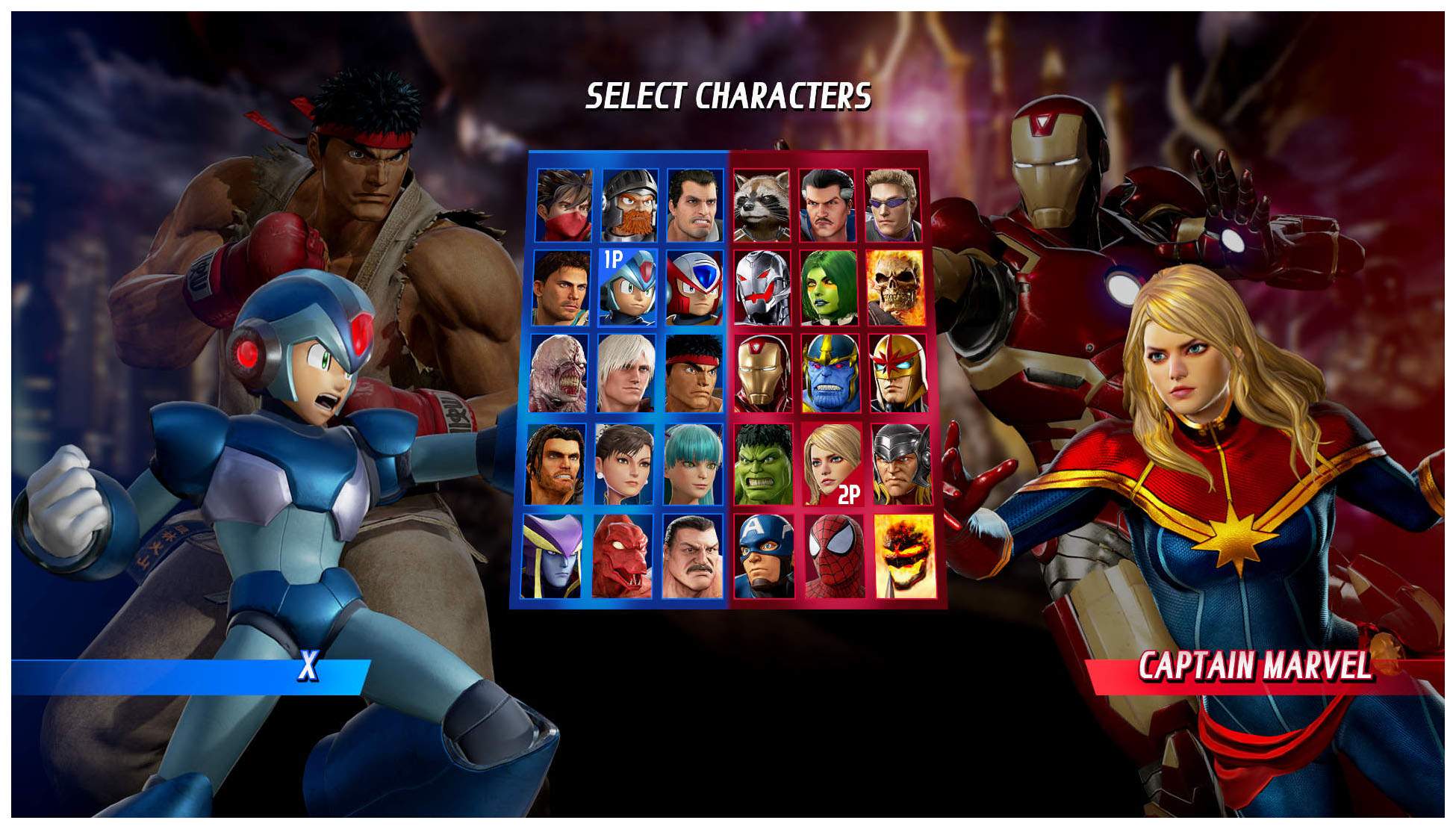This screenshot has width=1456, height=829.
Task: Select Zero's red helmet portrait
Action: point(694,288)
